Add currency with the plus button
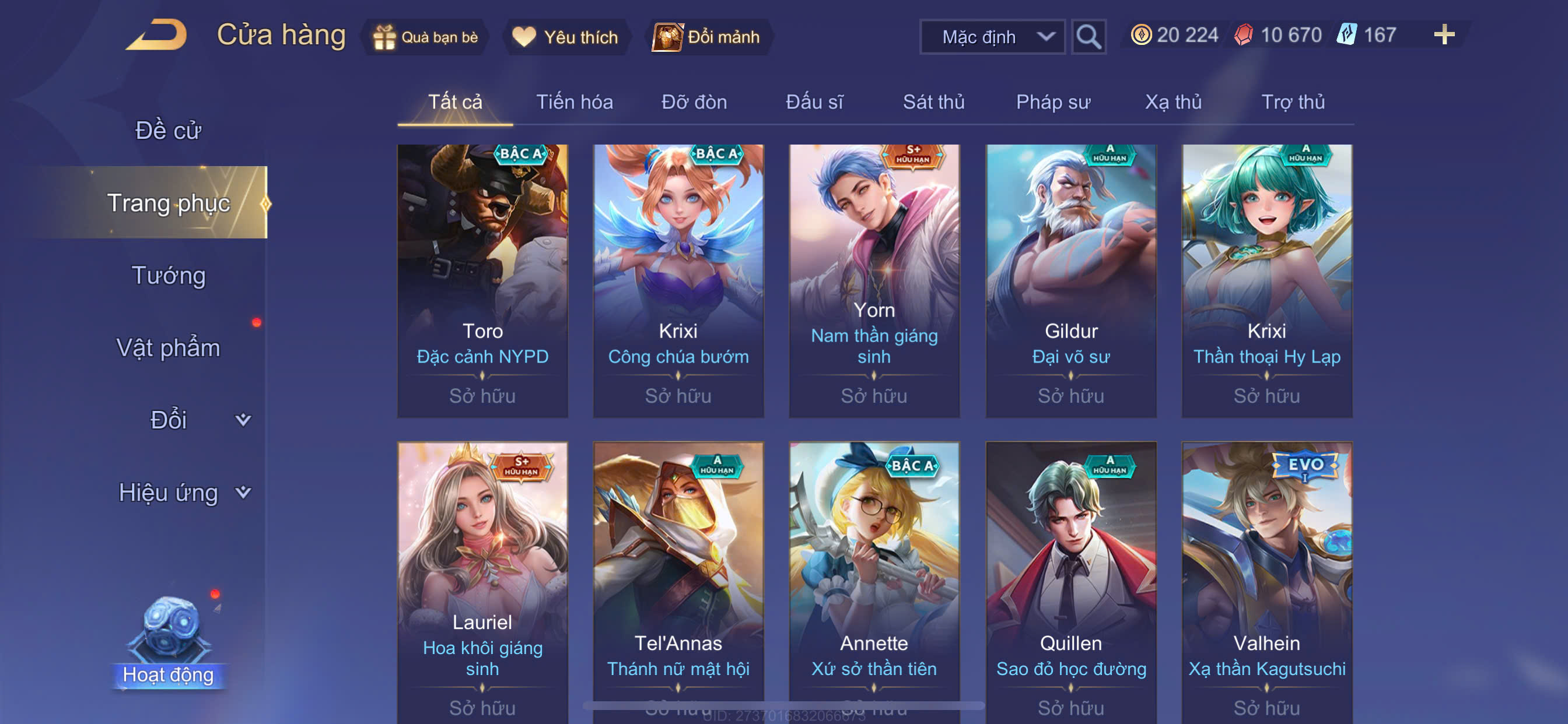Image resolution: width=1568 pixels, height=724 pixels. tap(1444, 34)
